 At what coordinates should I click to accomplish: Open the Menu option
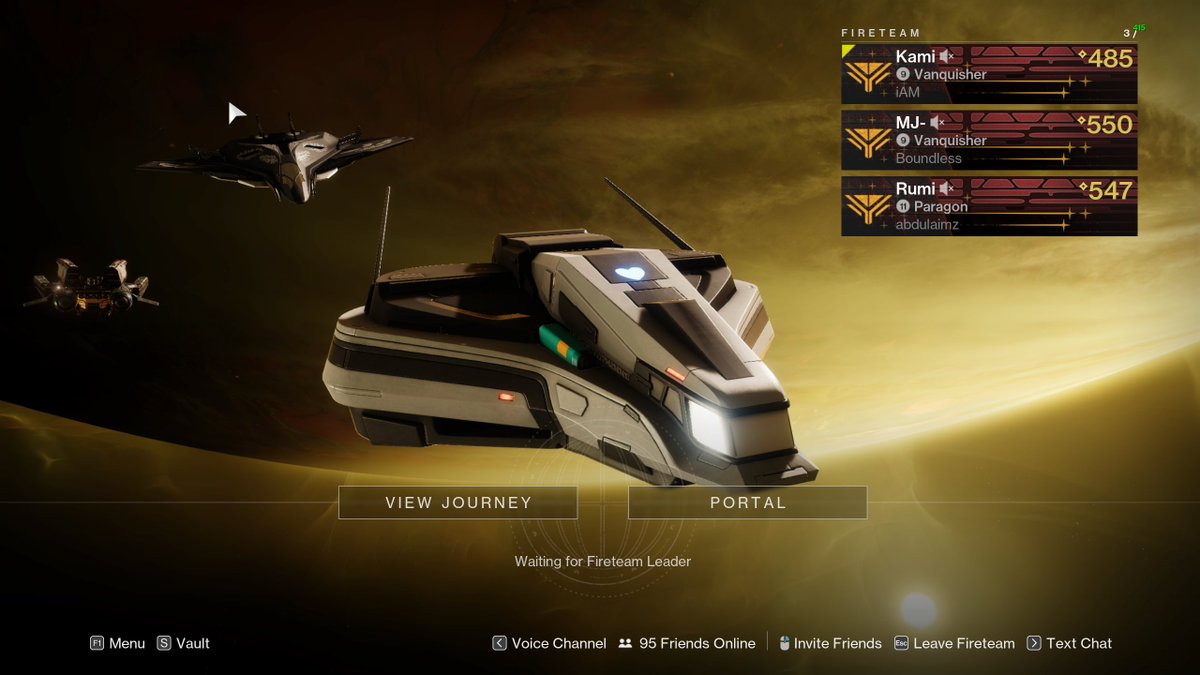coord(118,644)
